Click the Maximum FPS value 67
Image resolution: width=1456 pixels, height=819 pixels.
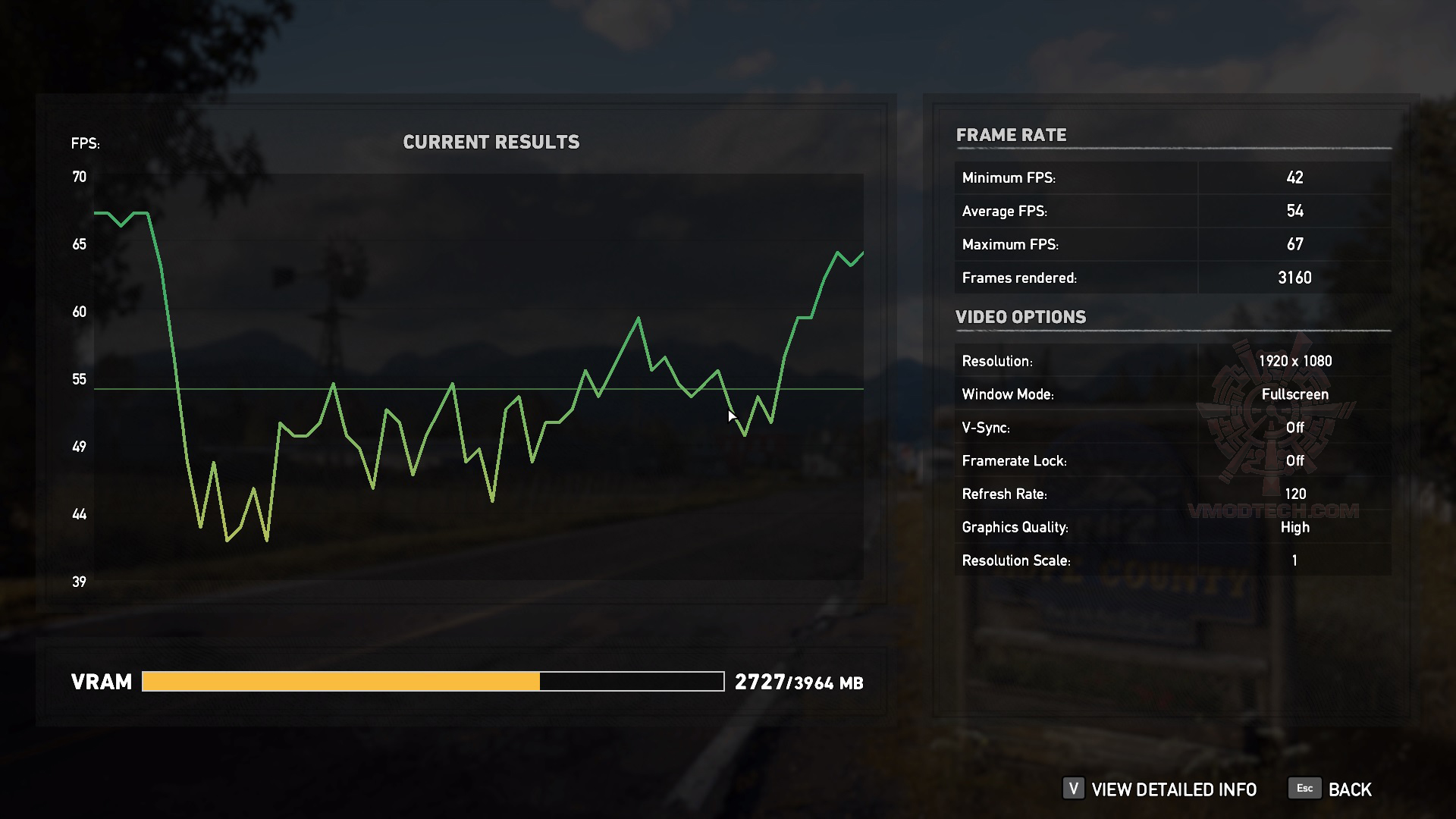point(1296,244)
